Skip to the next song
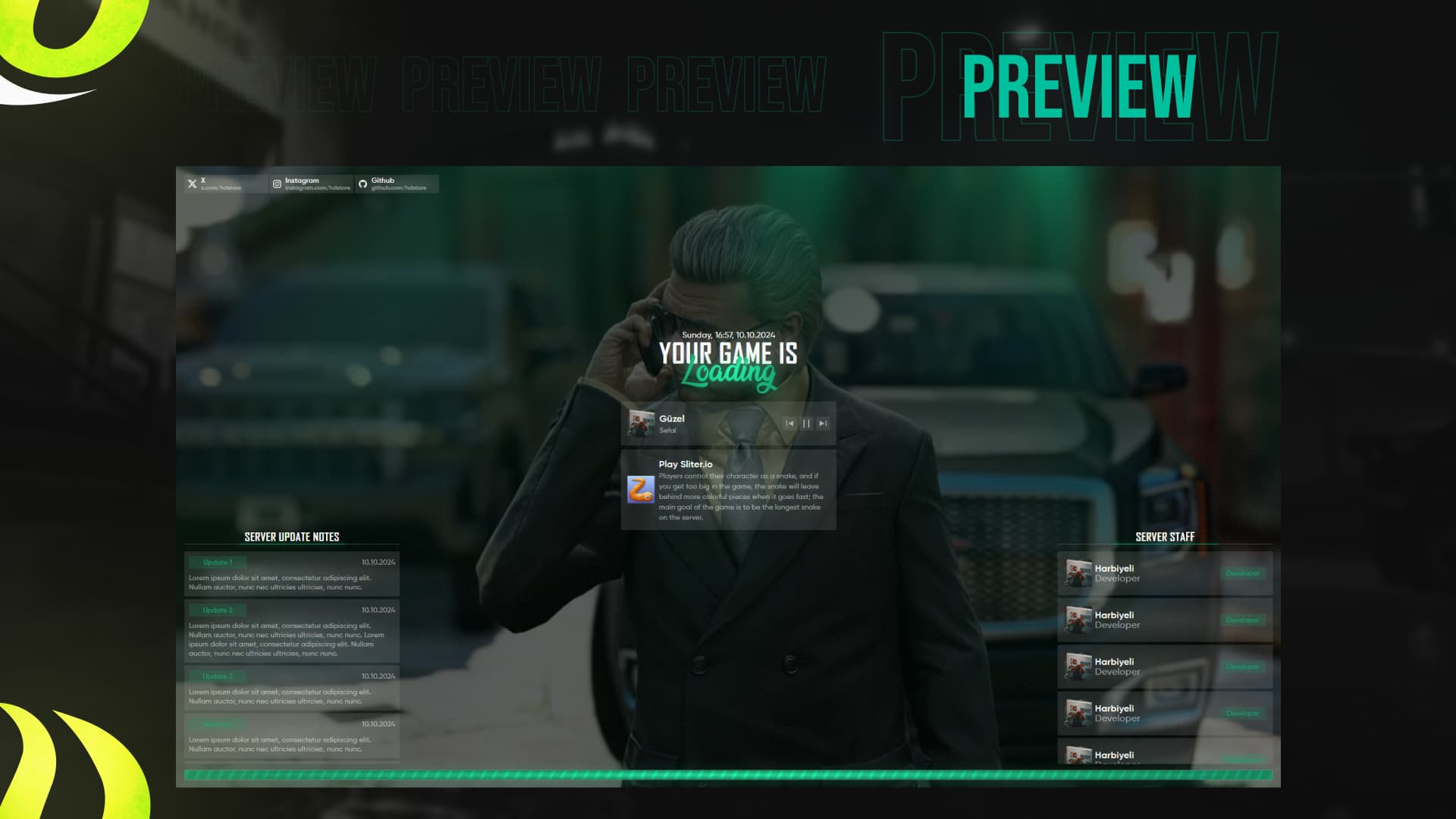 click(823, 423)
